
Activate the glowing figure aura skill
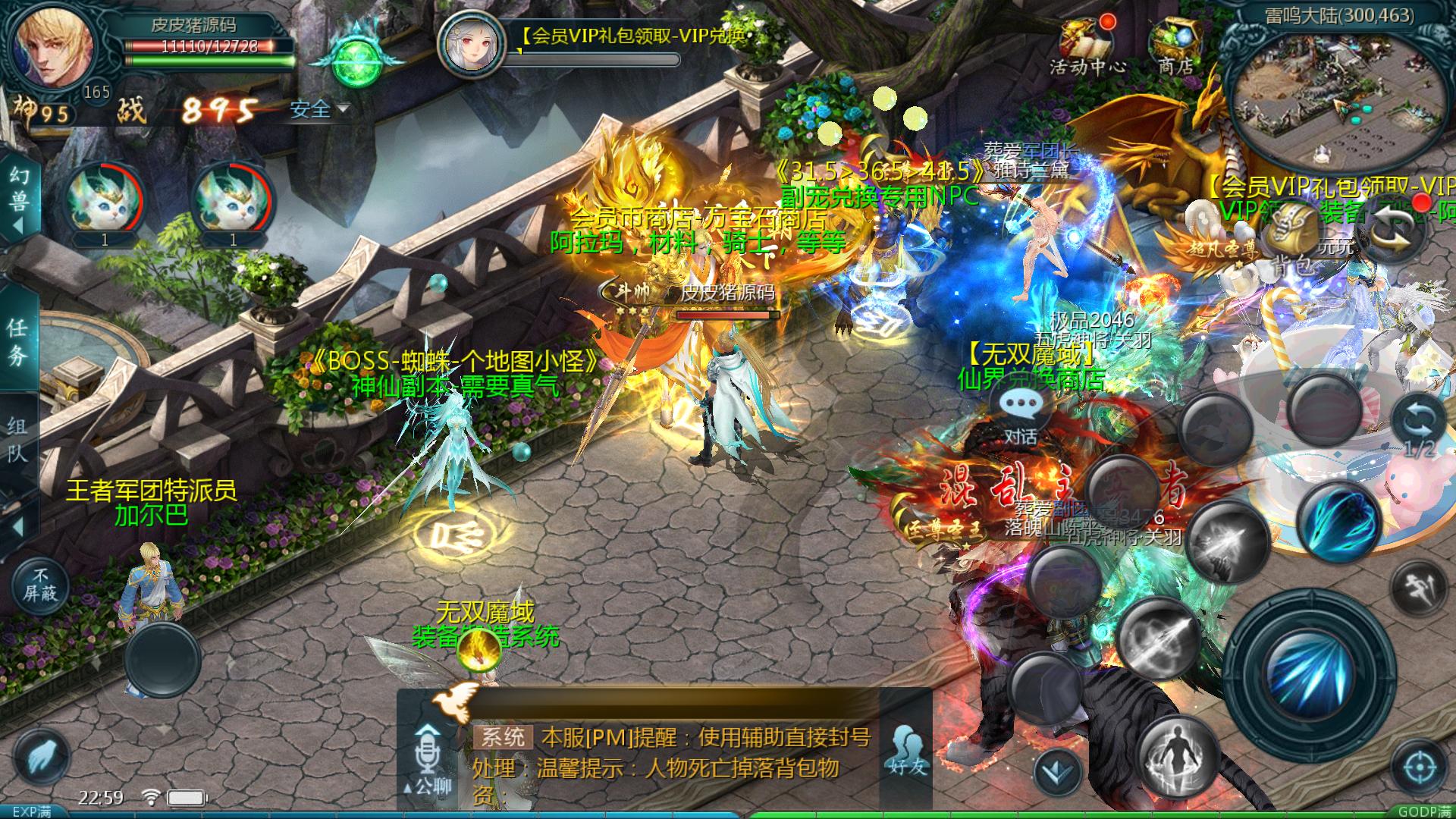tap(1178, 756)
